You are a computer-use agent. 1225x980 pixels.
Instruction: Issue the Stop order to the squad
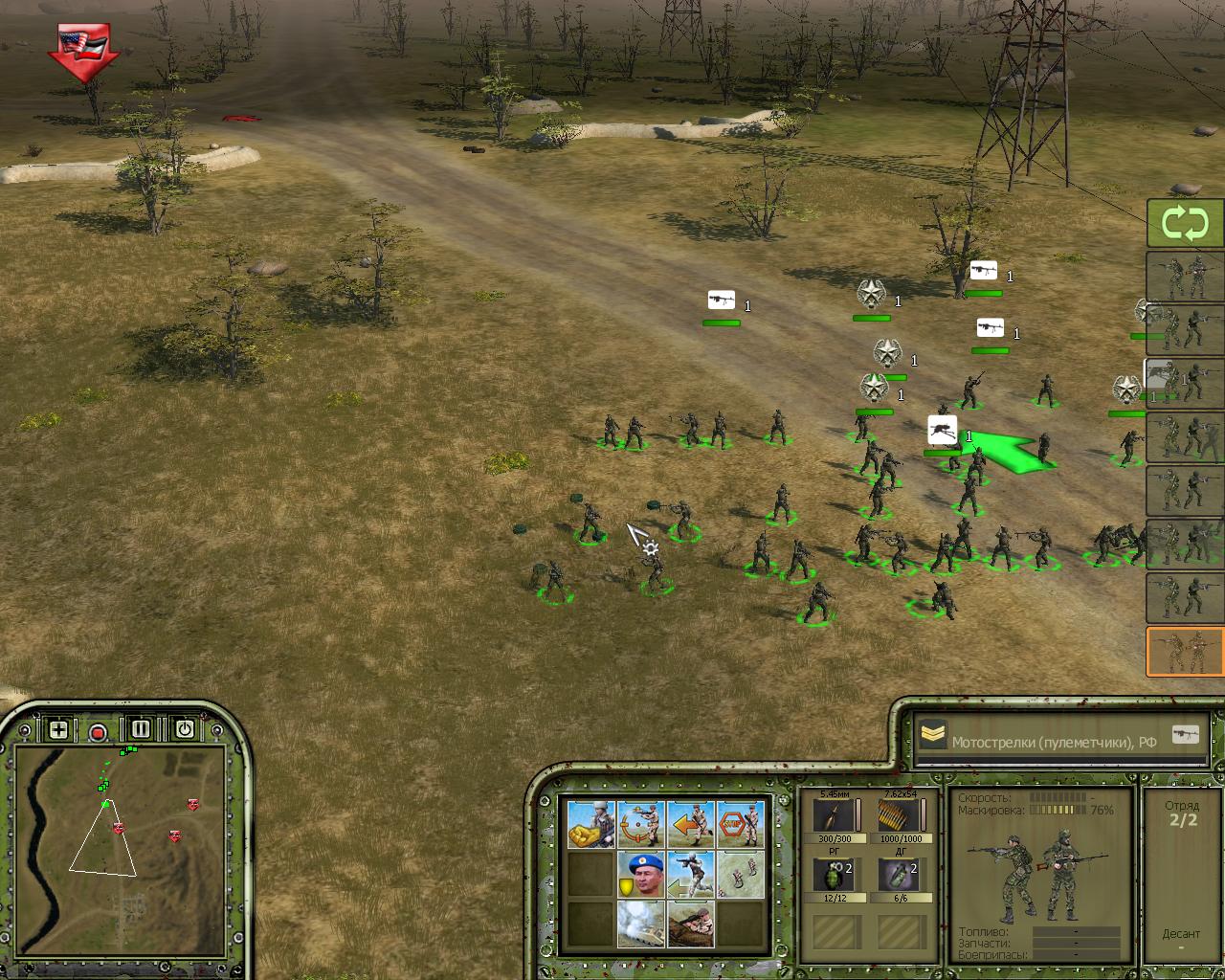pyautogui.click(x=741, y=825)
